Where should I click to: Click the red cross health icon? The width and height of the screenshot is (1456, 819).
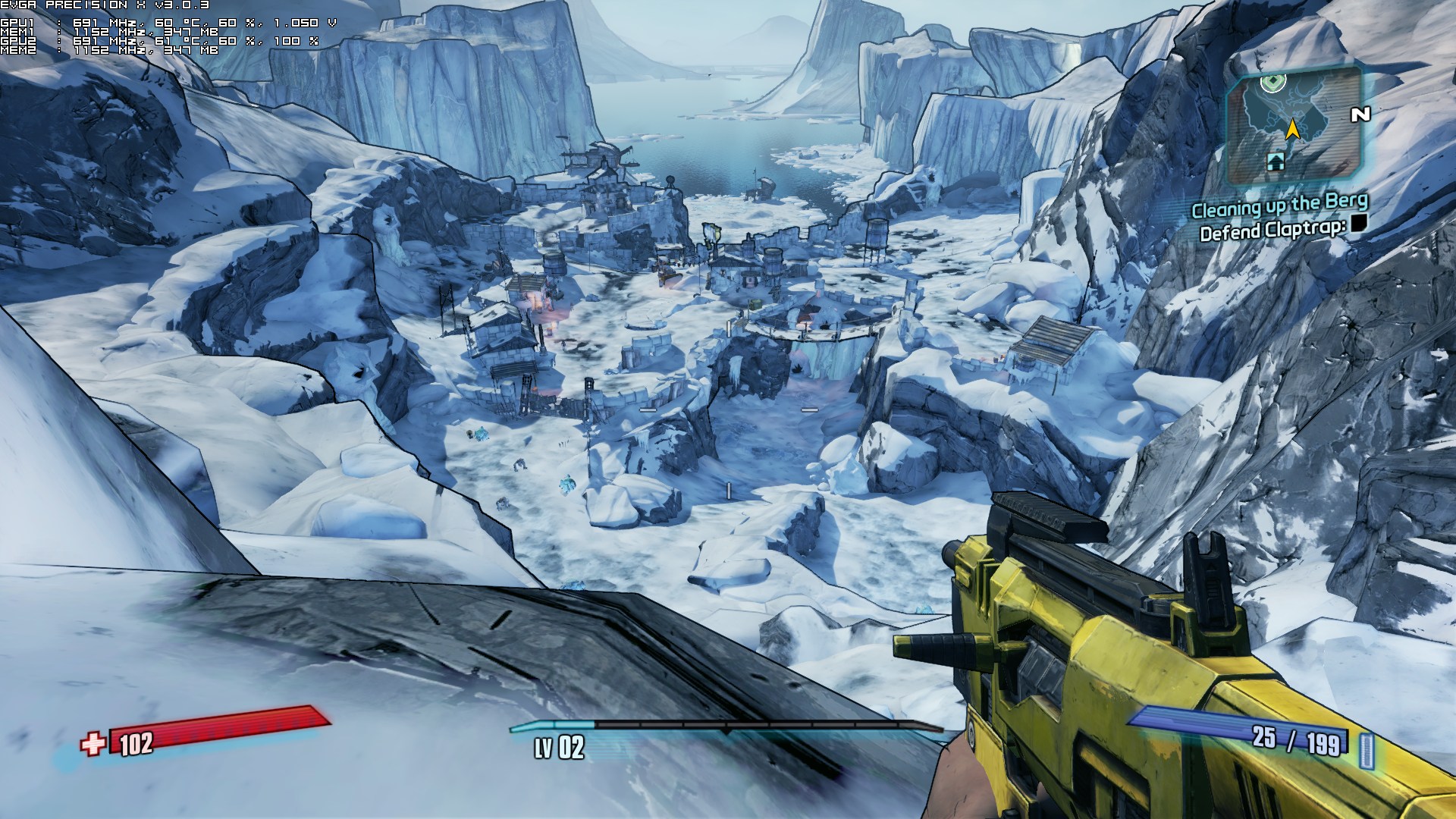(93, 744)
